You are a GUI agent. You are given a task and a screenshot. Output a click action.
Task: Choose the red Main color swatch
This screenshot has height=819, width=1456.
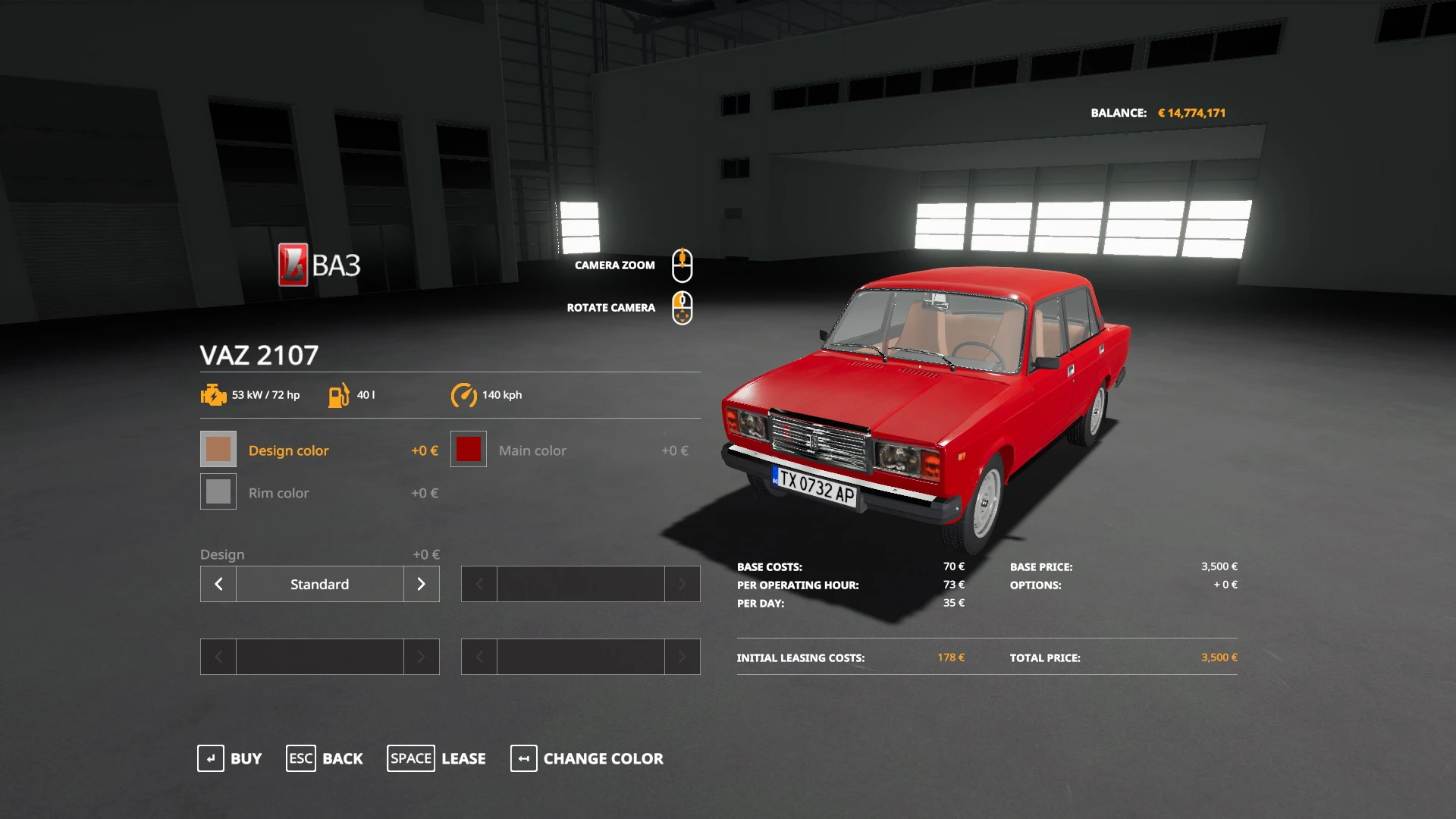tap(469, 450)
